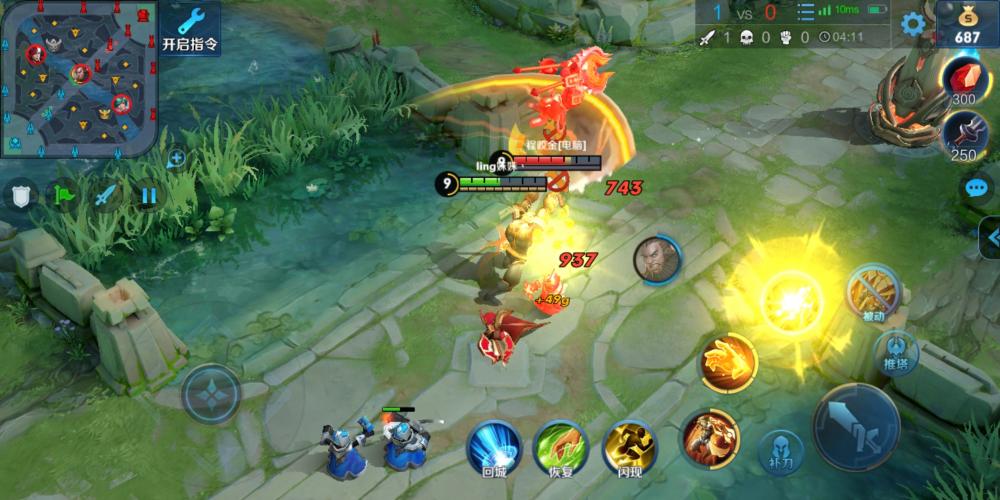Viewport: 1000px width, 500px height.
Task: Buy the spear item costing 250
Action: point(963,134)
